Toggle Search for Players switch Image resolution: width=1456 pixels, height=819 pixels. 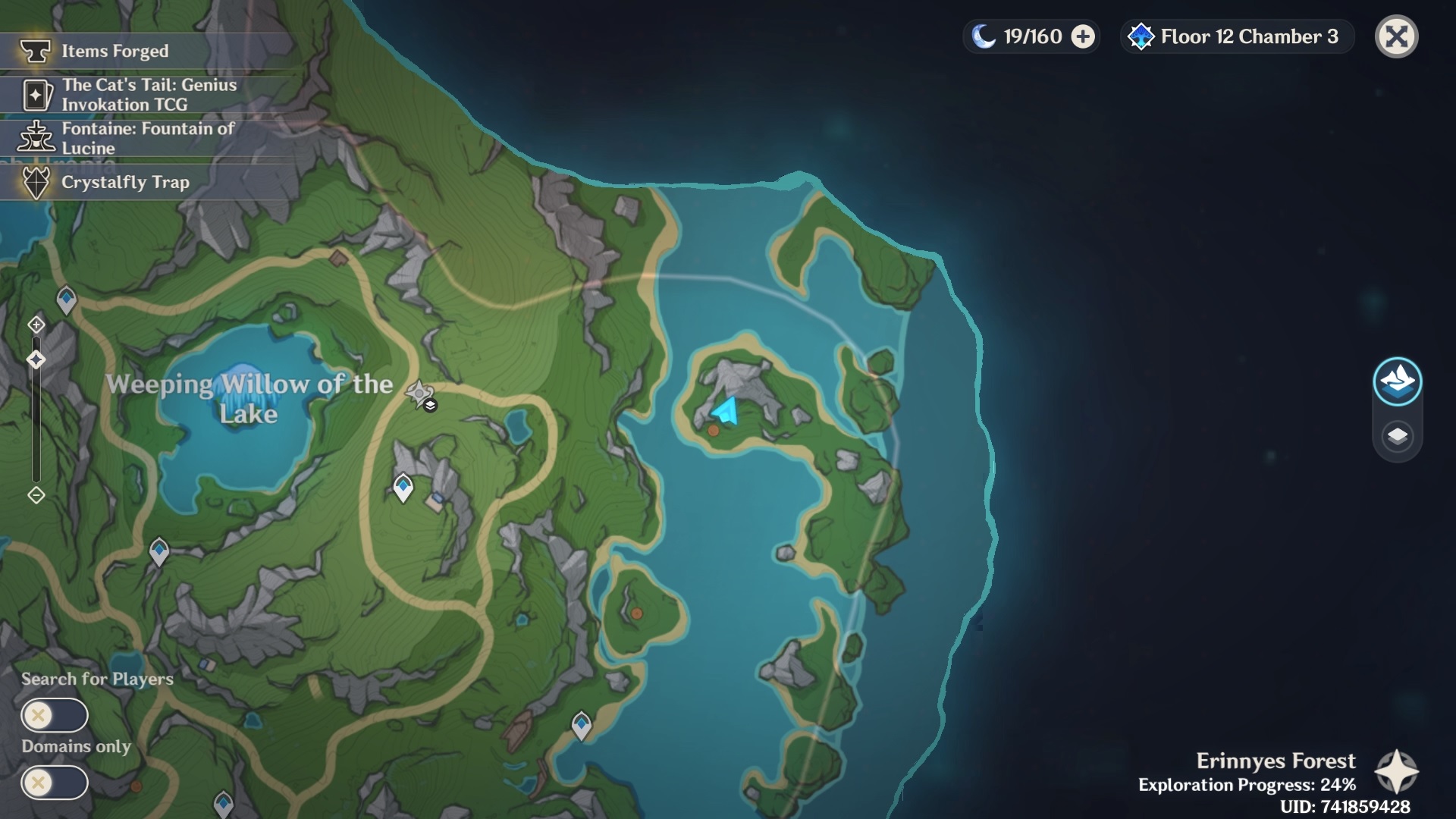[x=53, y=714]
